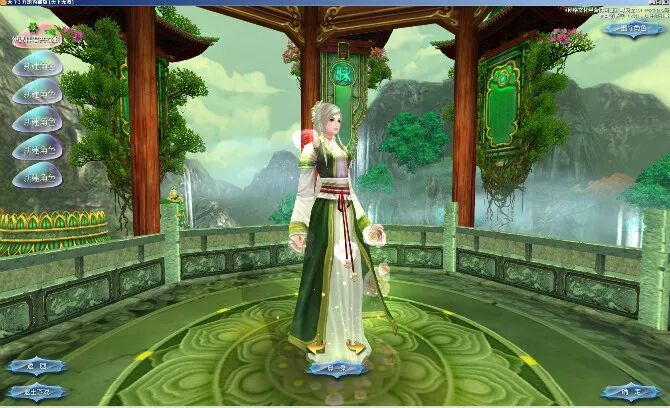Choose the four-character exit game button
Image resolution: width=670 pixels, height=408 pixels.
[x=36, y=391]
